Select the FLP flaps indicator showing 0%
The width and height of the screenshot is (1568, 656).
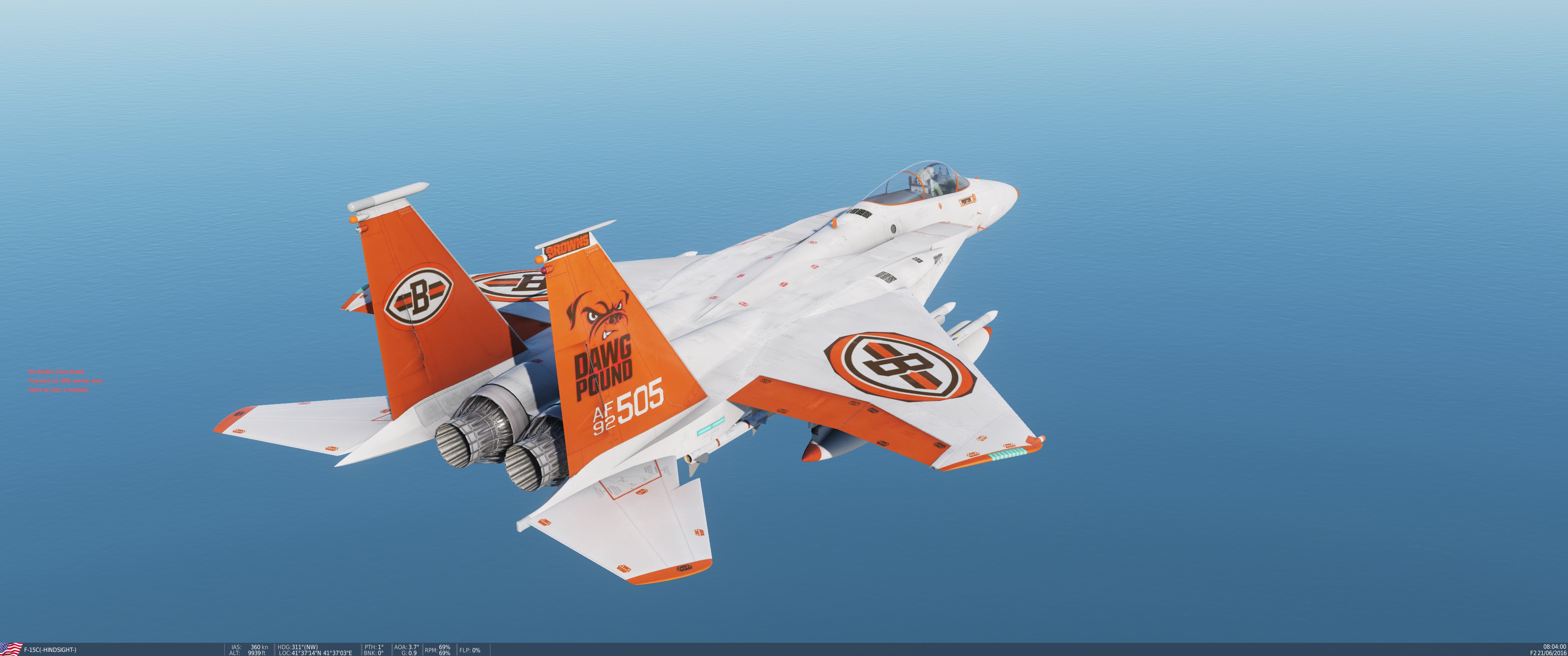tap(469, 650)
